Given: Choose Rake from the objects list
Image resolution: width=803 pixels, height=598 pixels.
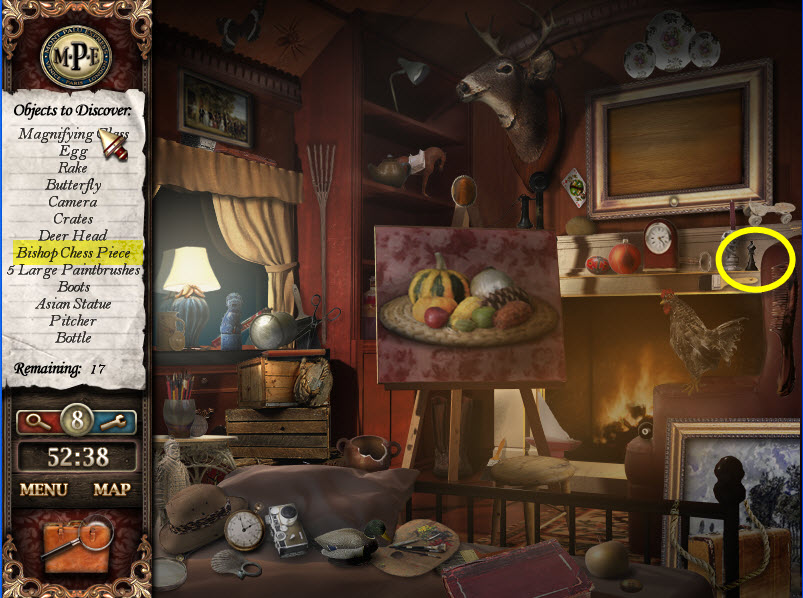Looking at the screenshot, I should point(73,168).
